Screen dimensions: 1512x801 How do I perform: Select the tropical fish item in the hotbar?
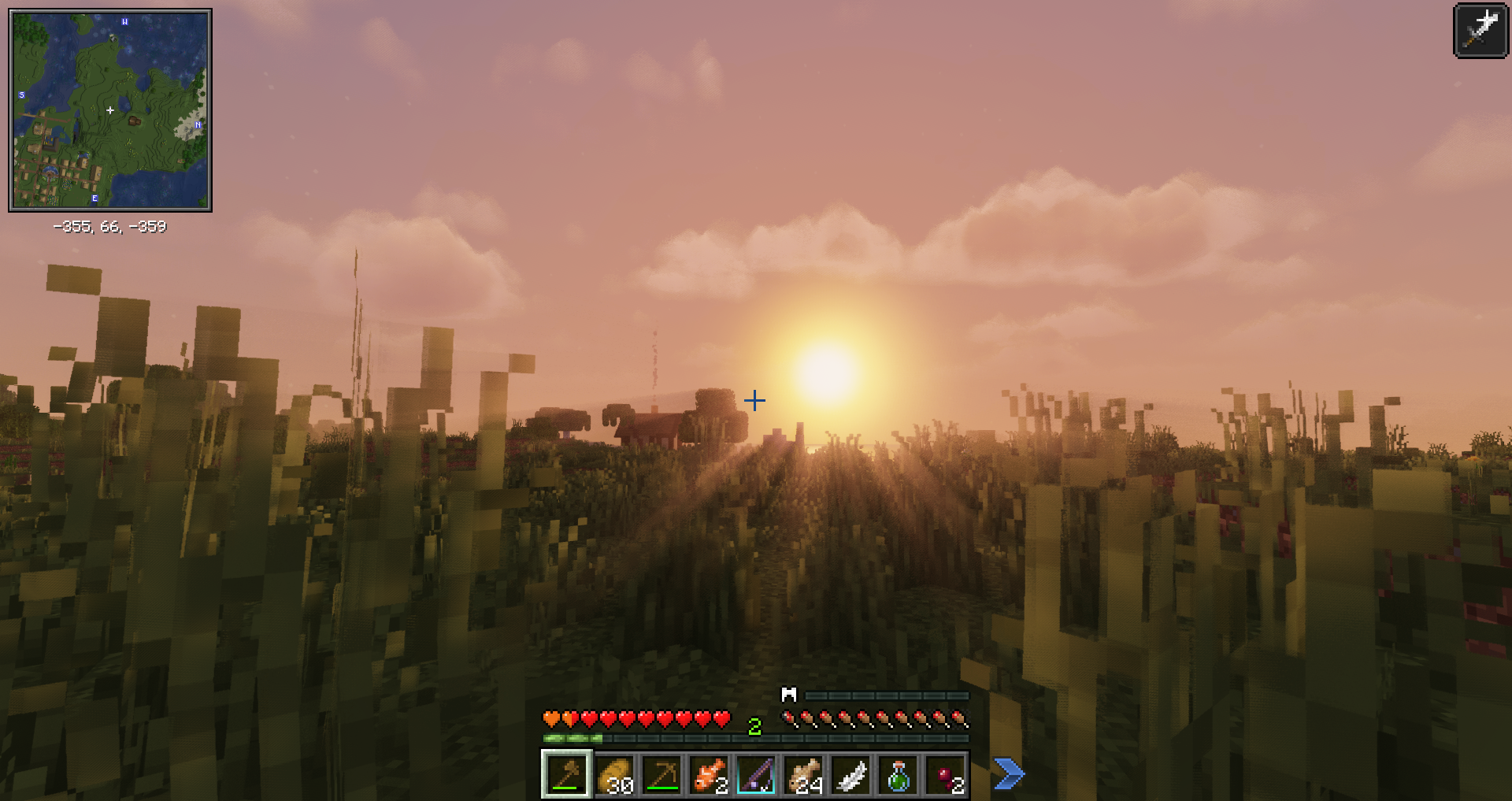(711, 777)
